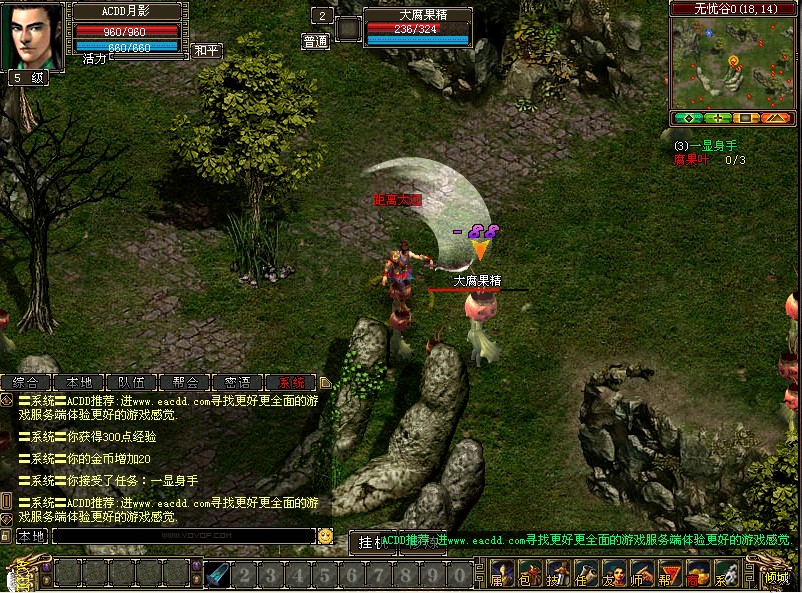Click the 和平 peace mode button
The image size is (802, 593).
[x=206, y=50]
